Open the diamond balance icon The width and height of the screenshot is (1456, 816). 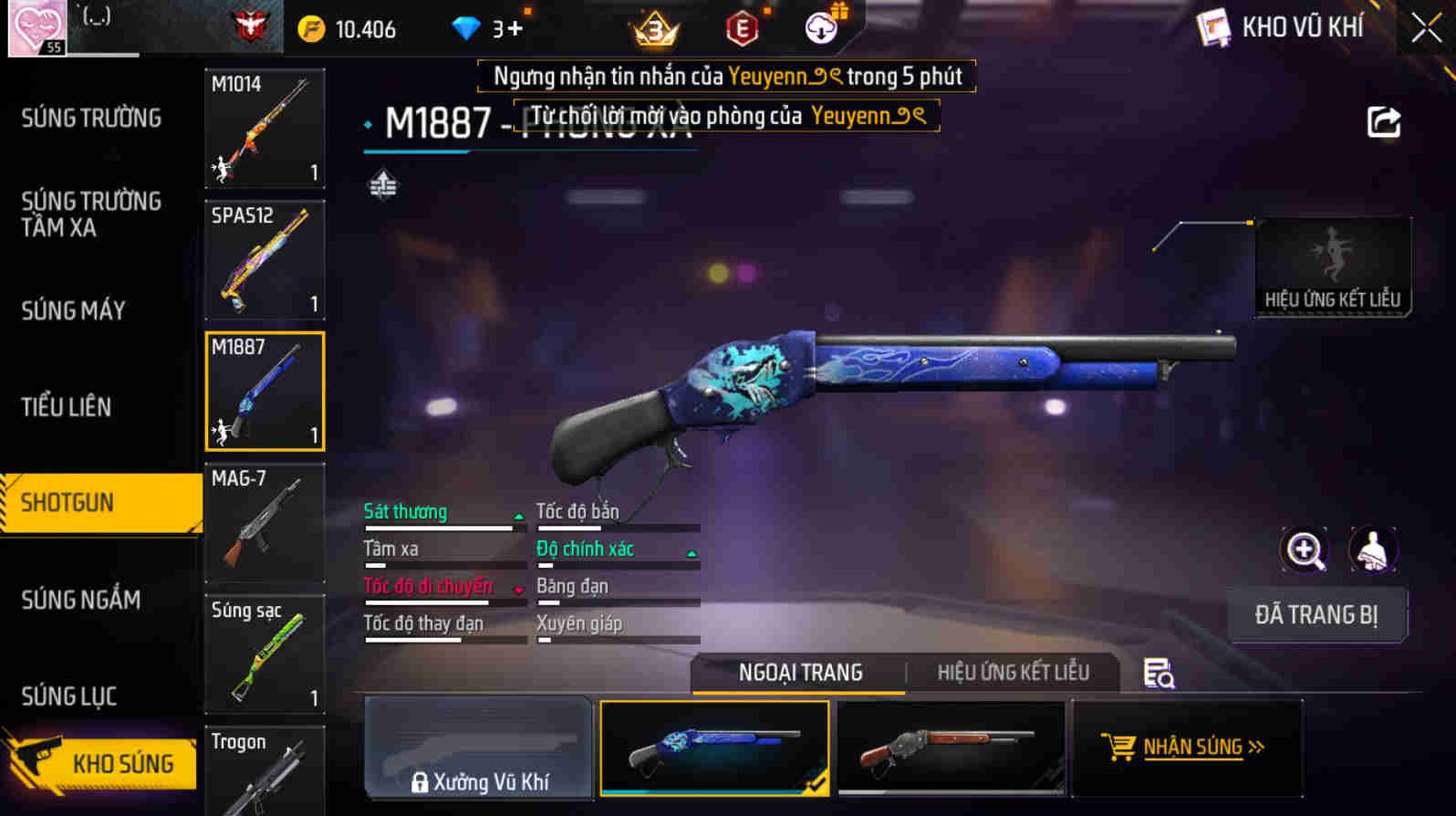pos(466,27)
